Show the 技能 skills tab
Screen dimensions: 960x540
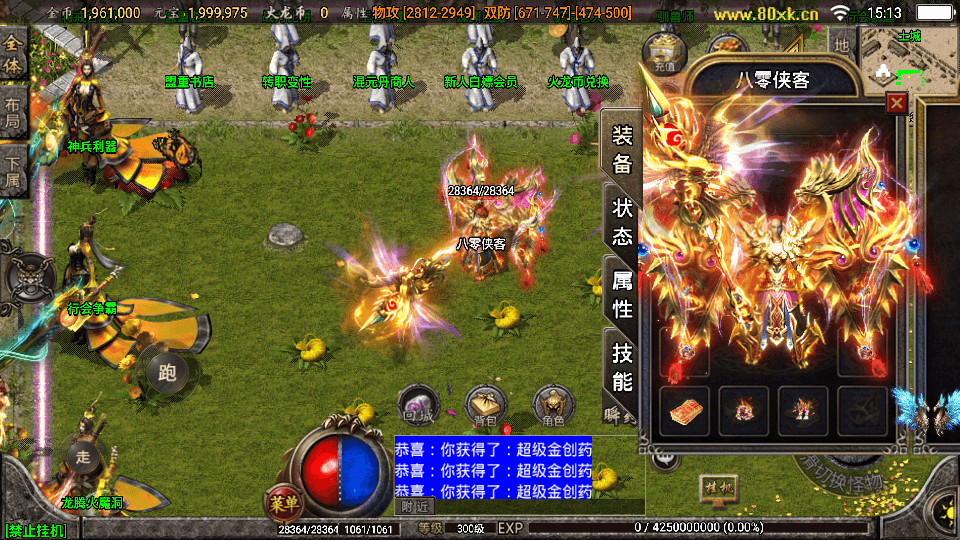[622, 367]
